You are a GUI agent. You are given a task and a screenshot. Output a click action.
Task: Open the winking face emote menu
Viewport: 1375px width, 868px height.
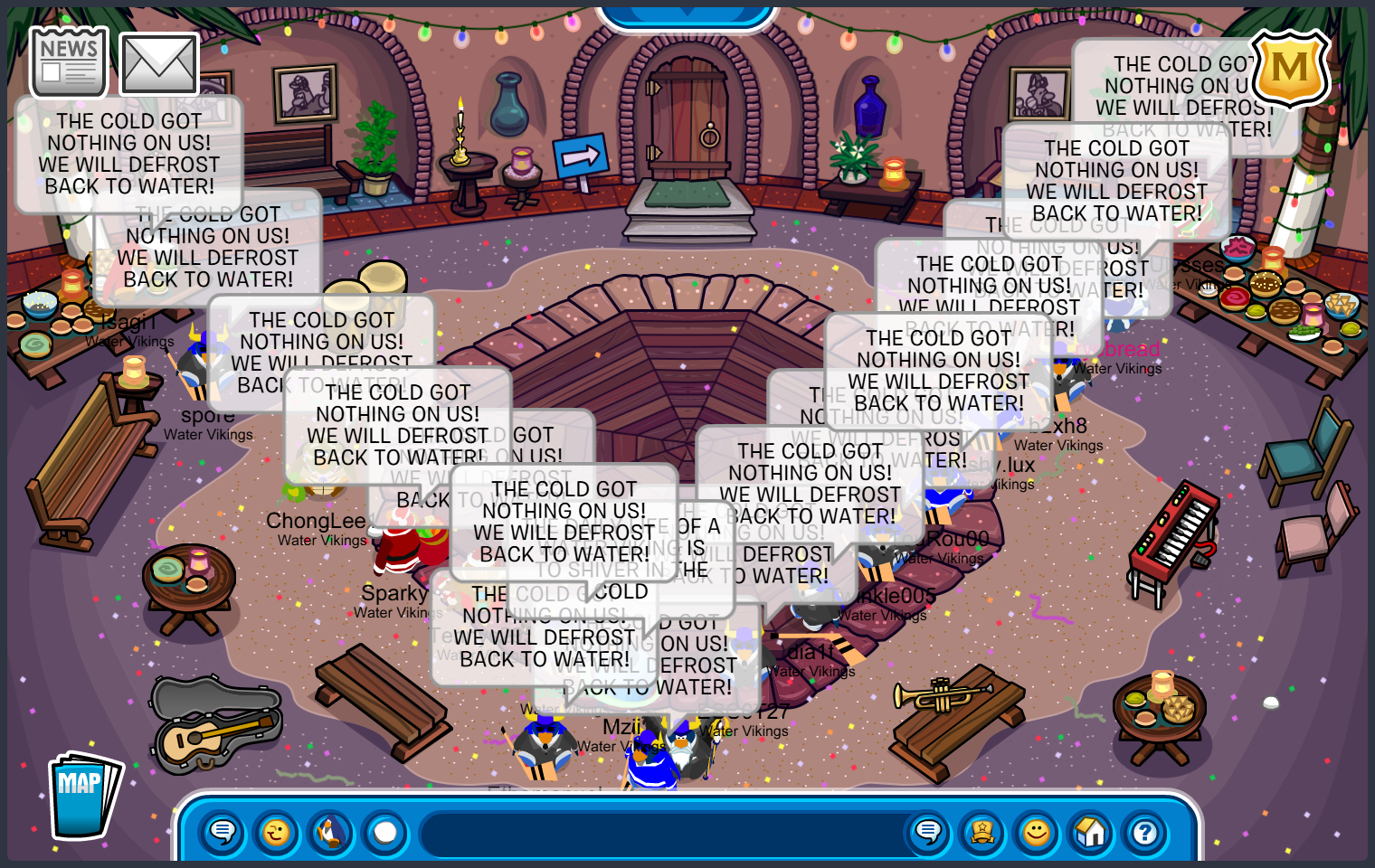[277, 831]
